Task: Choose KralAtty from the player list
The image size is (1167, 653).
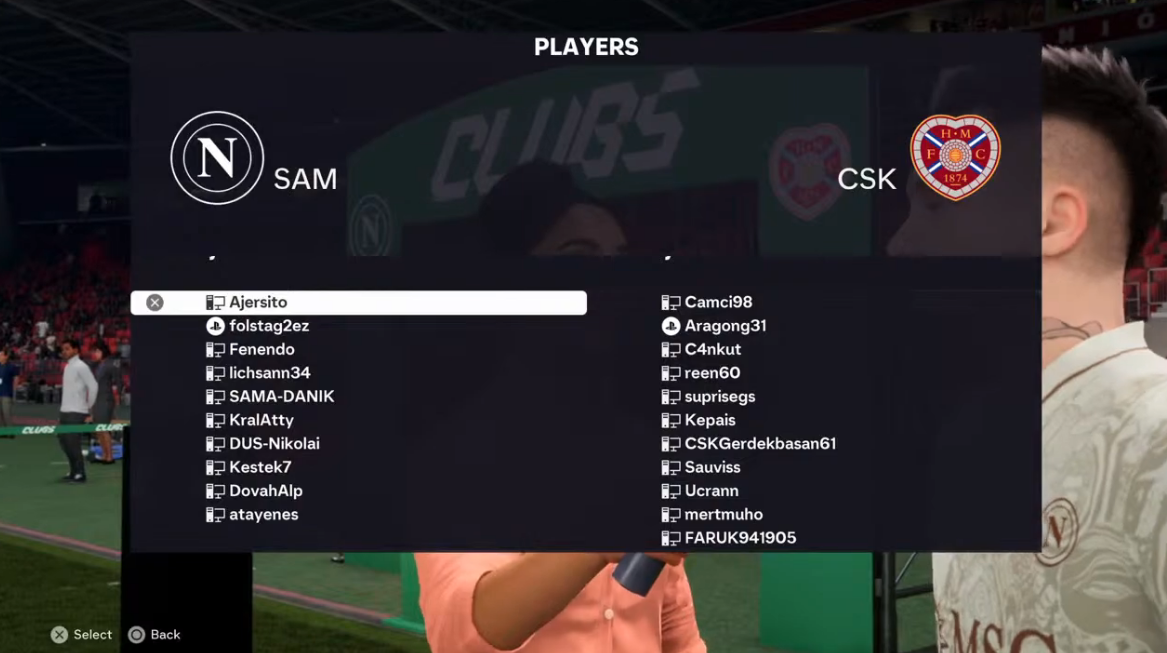Action: coord(261,421)
